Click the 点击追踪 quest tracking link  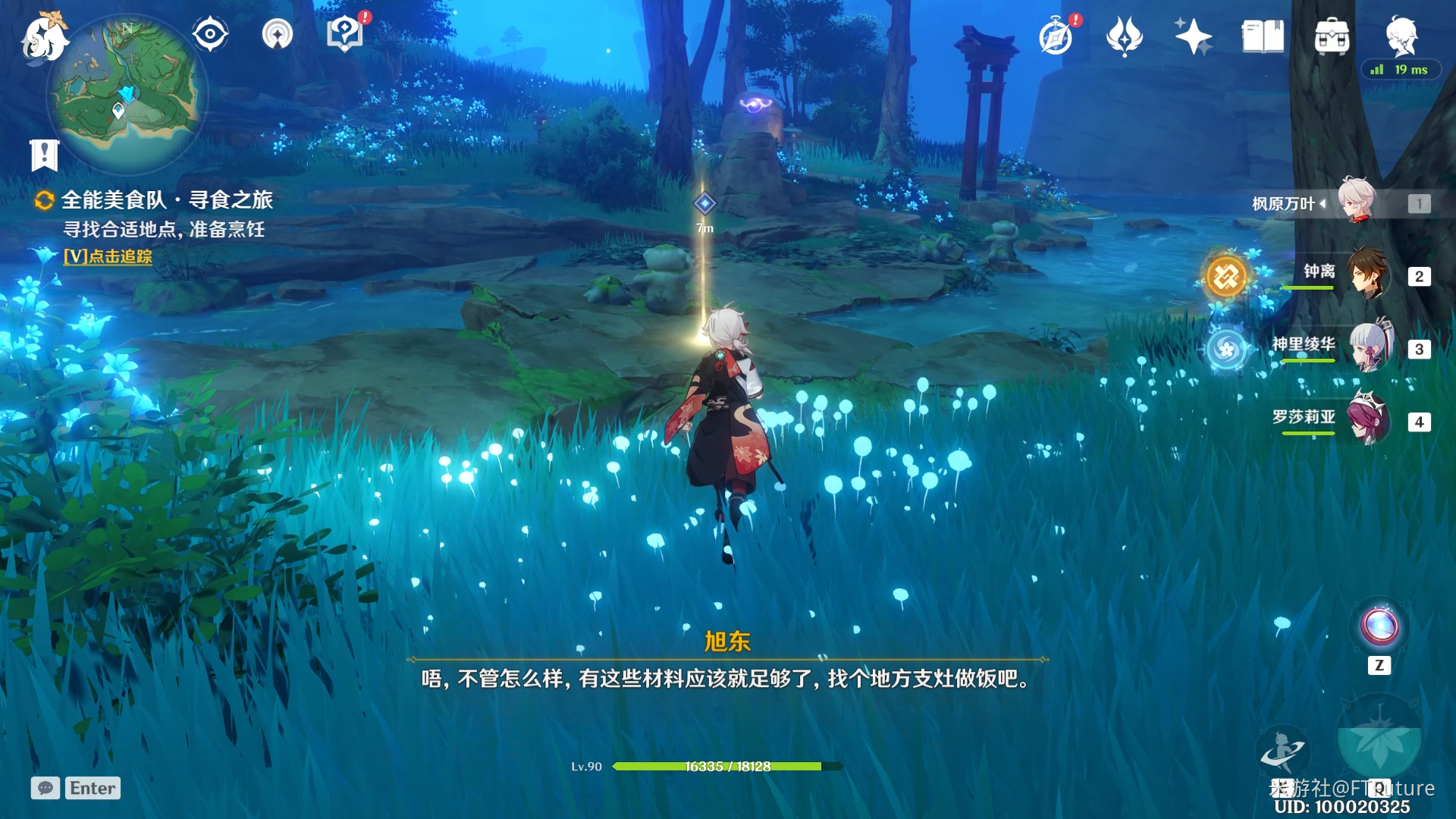coord(108,256)
